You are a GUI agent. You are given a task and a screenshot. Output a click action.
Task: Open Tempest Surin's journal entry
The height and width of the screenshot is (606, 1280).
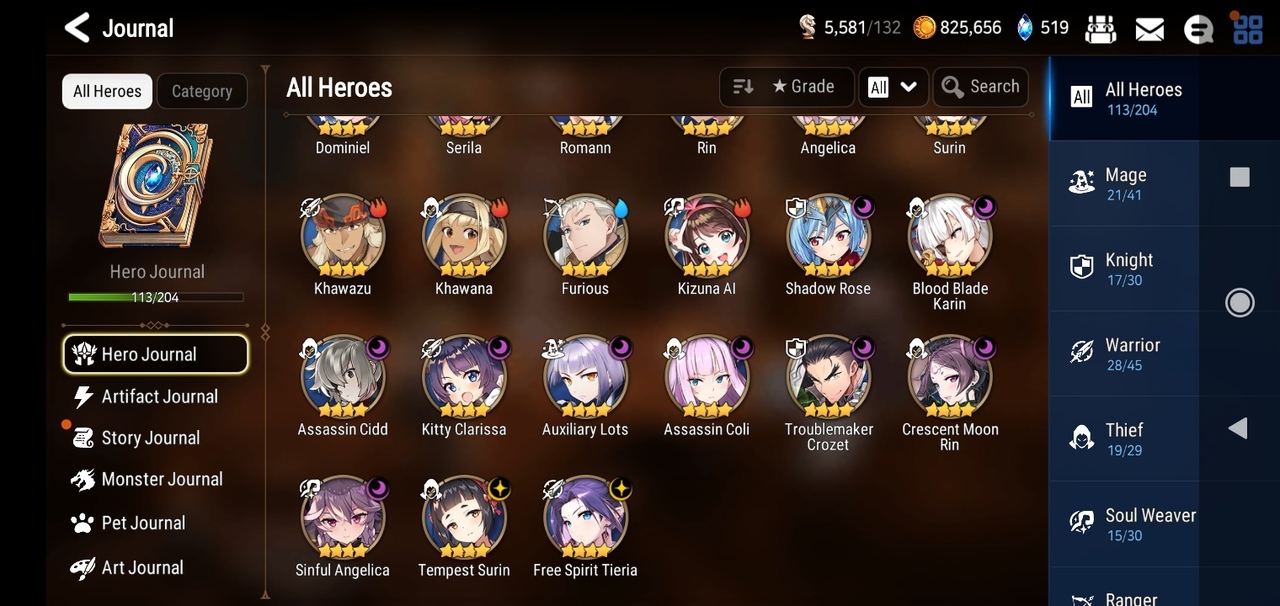point(463,518)
